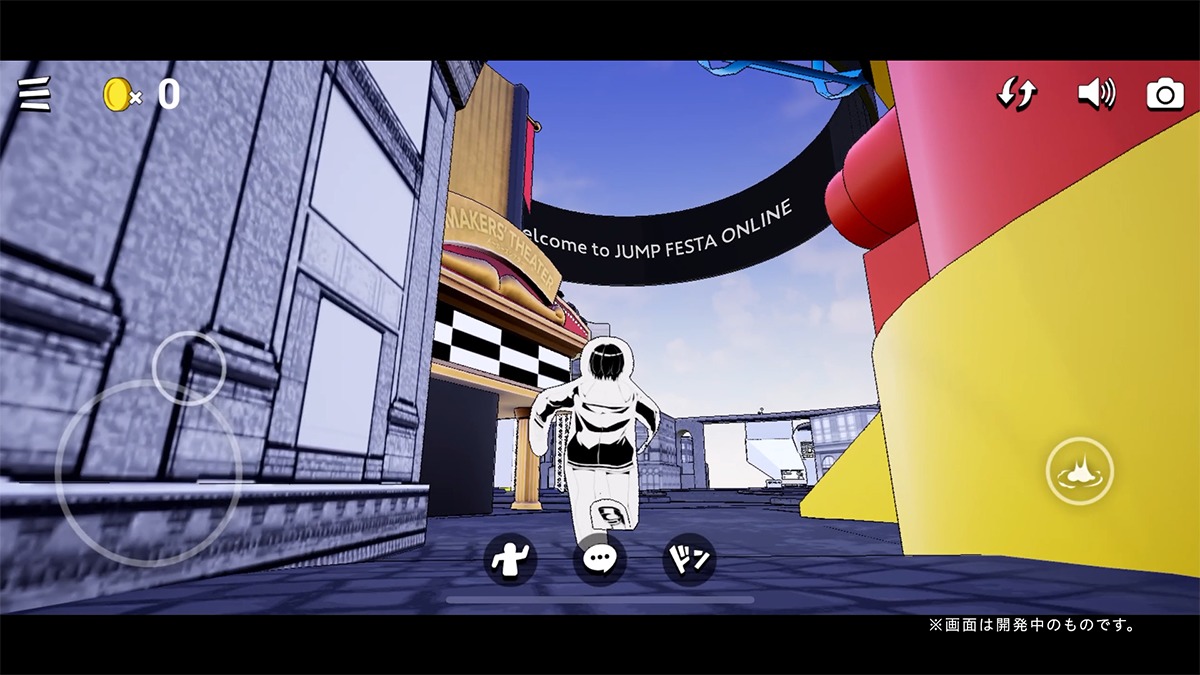Trigger the ドン sound effect button
This screenshot has height=675, width=1200.
(689, 559)
